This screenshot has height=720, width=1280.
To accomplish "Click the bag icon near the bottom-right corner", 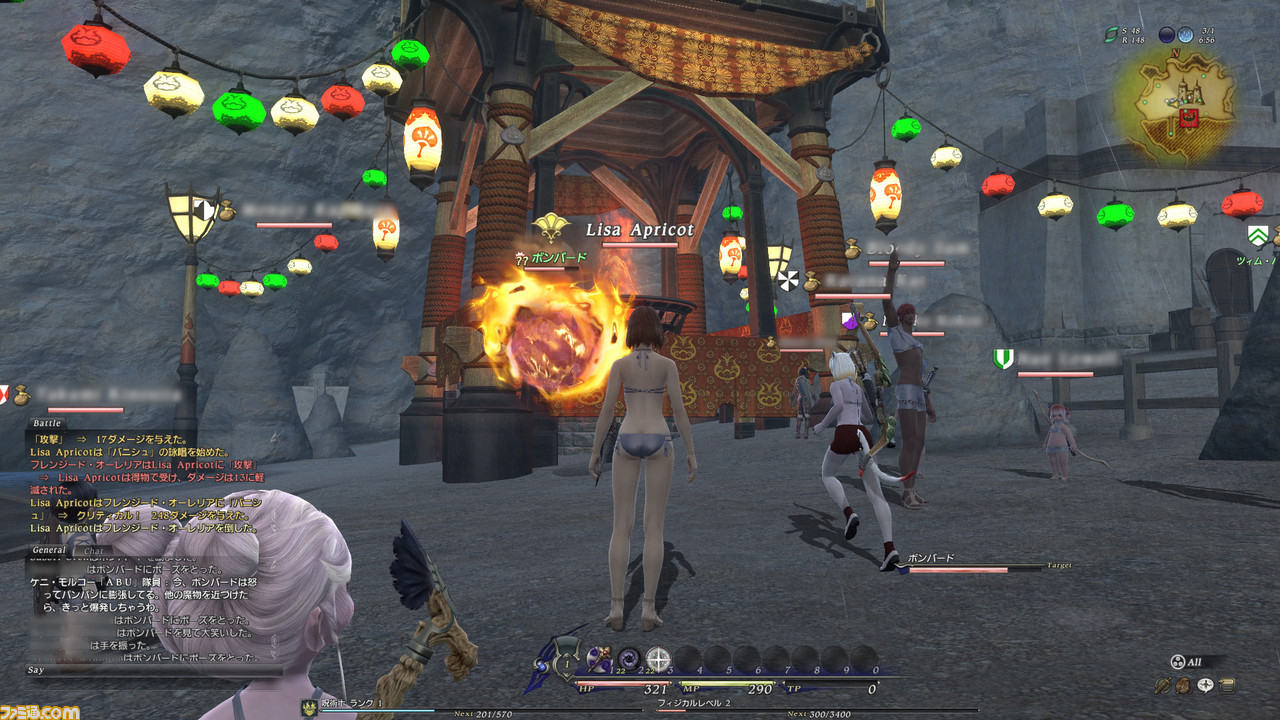I will (x=1184, y=686).
